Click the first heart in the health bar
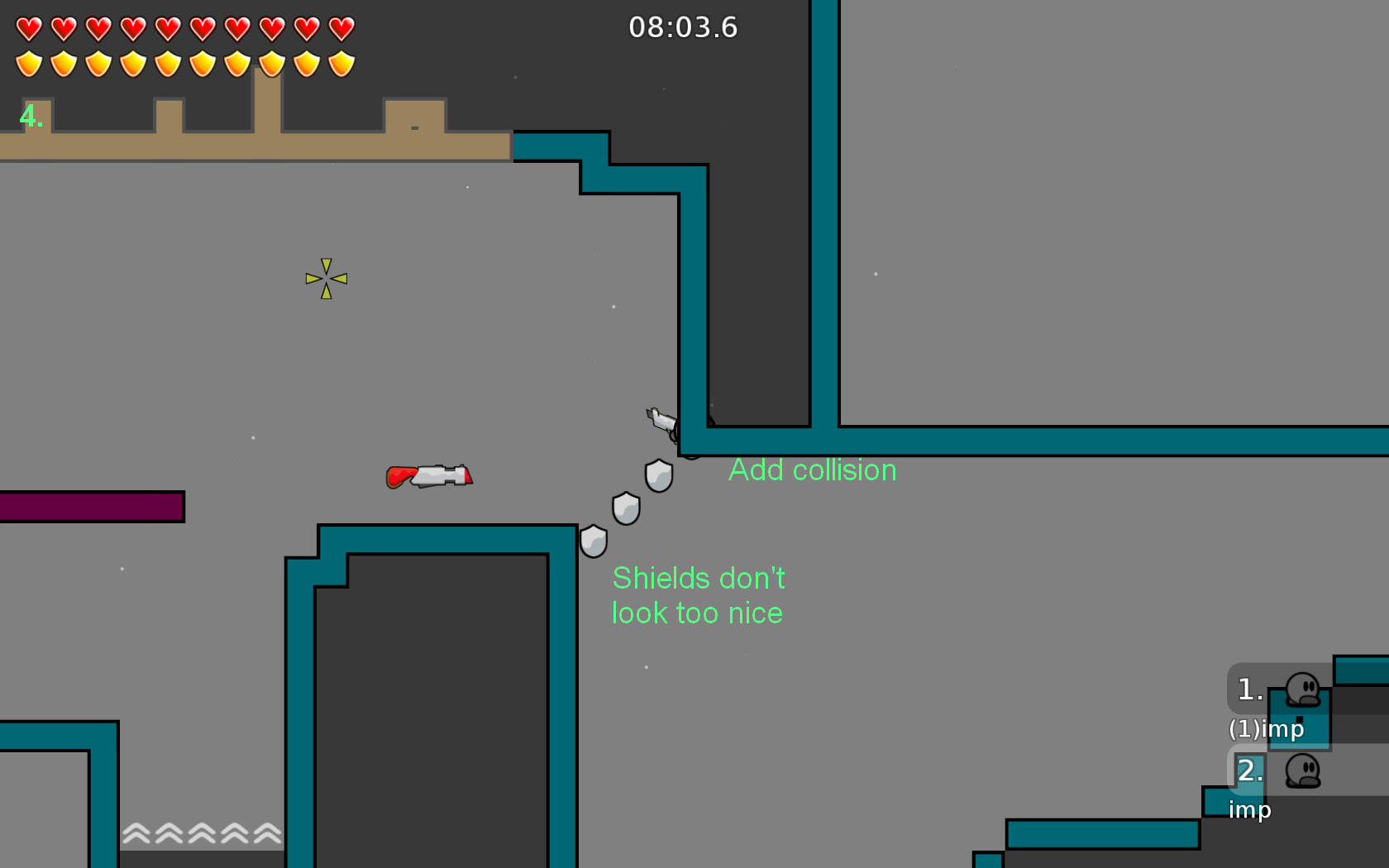The image size is (1389, 868). (29, 27)
